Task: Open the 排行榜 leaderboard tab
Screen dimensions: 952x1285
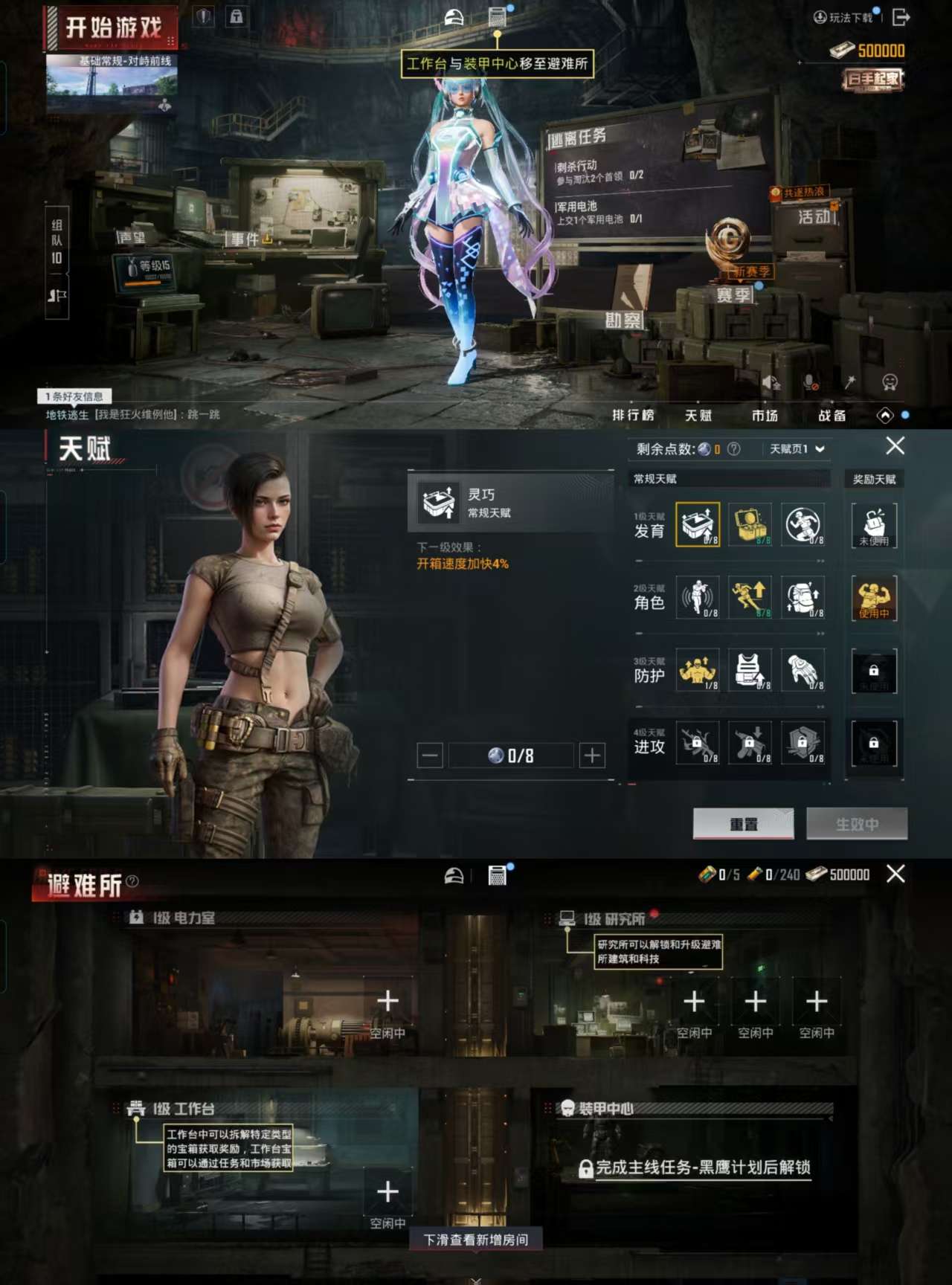Action: pos(634,416)
